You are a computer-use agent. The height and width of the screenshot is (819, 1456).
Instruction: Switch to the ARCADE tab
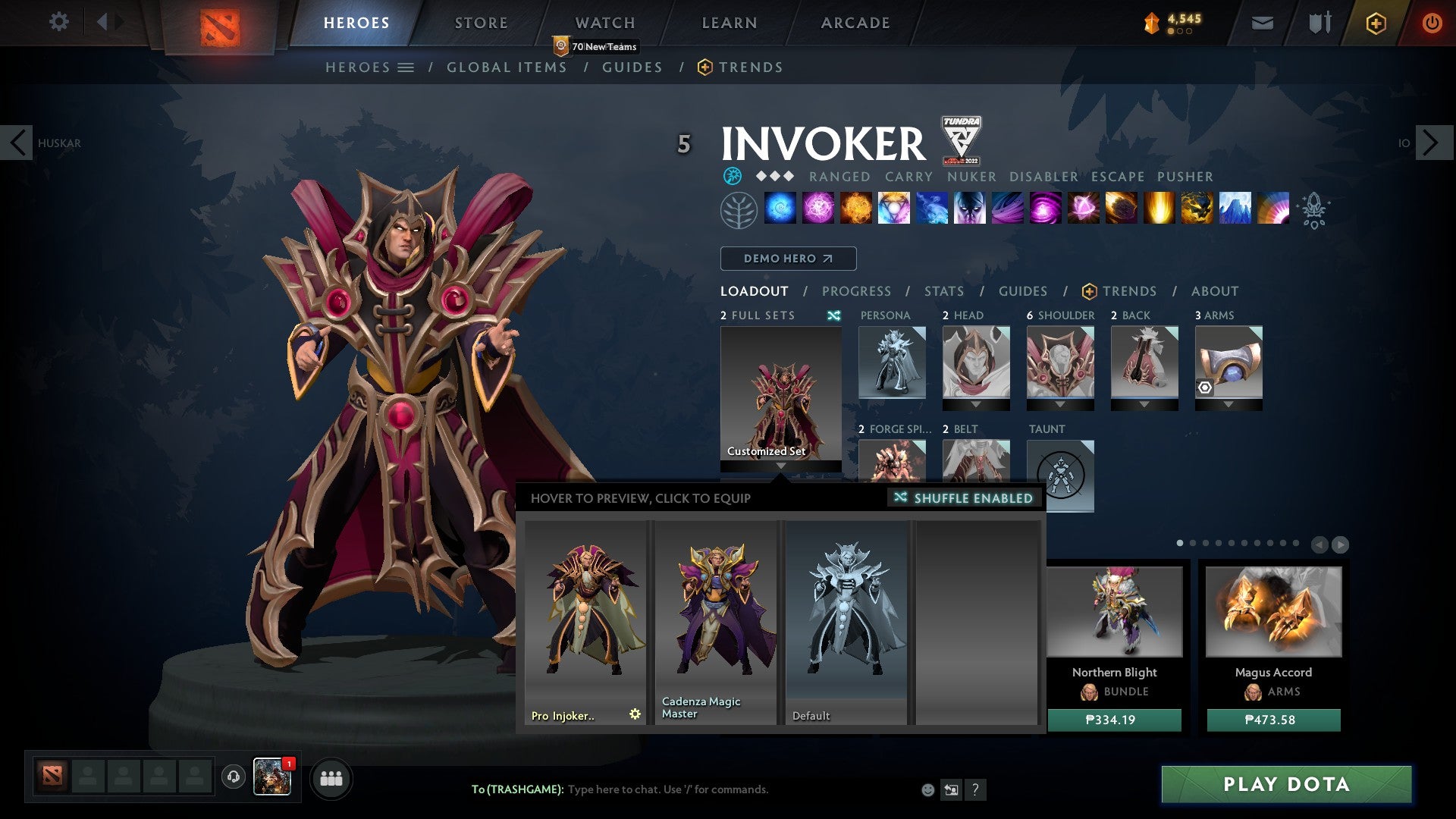coord(855,22)
